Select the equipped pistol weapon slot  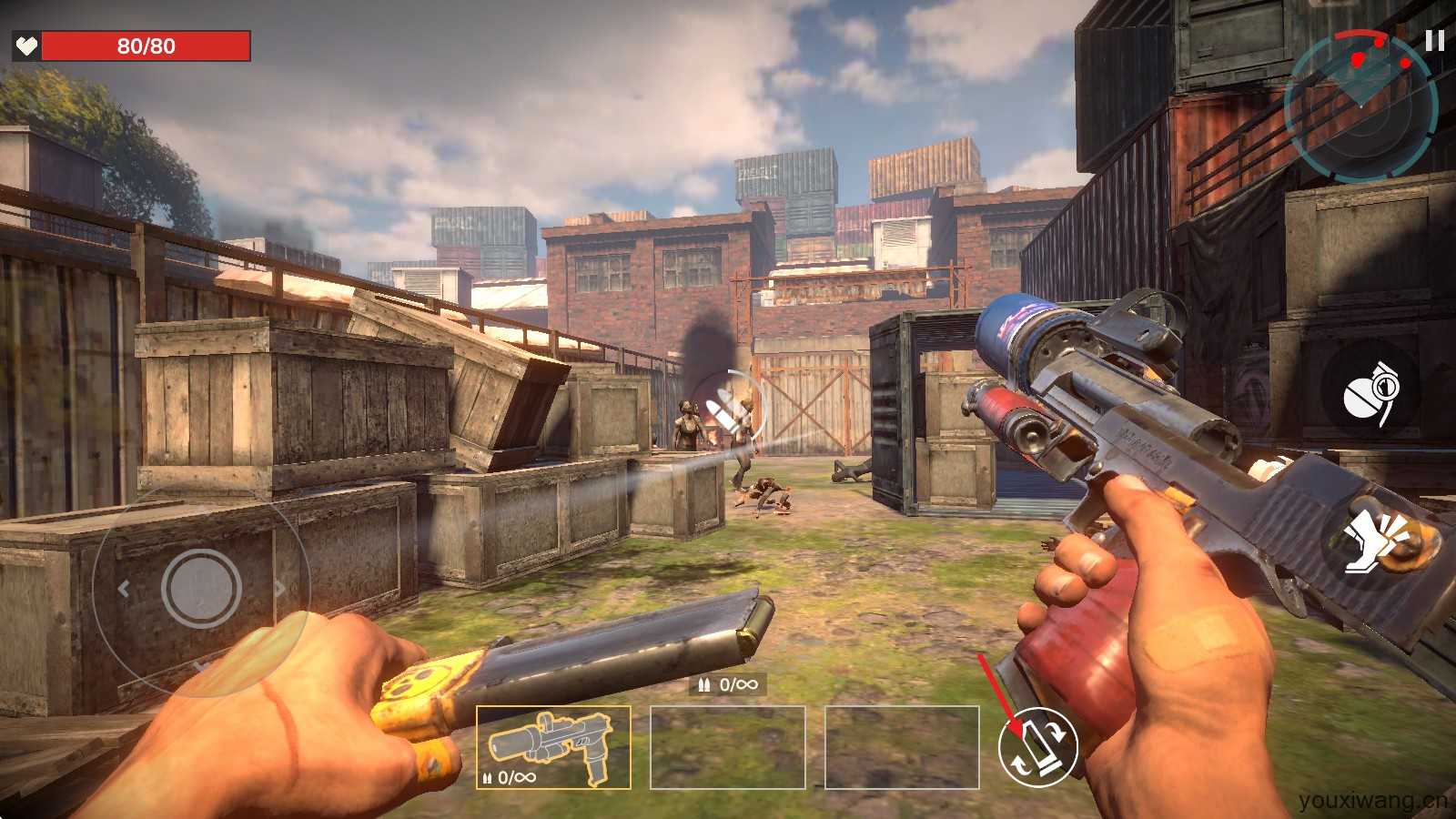[x=553, y=747]
